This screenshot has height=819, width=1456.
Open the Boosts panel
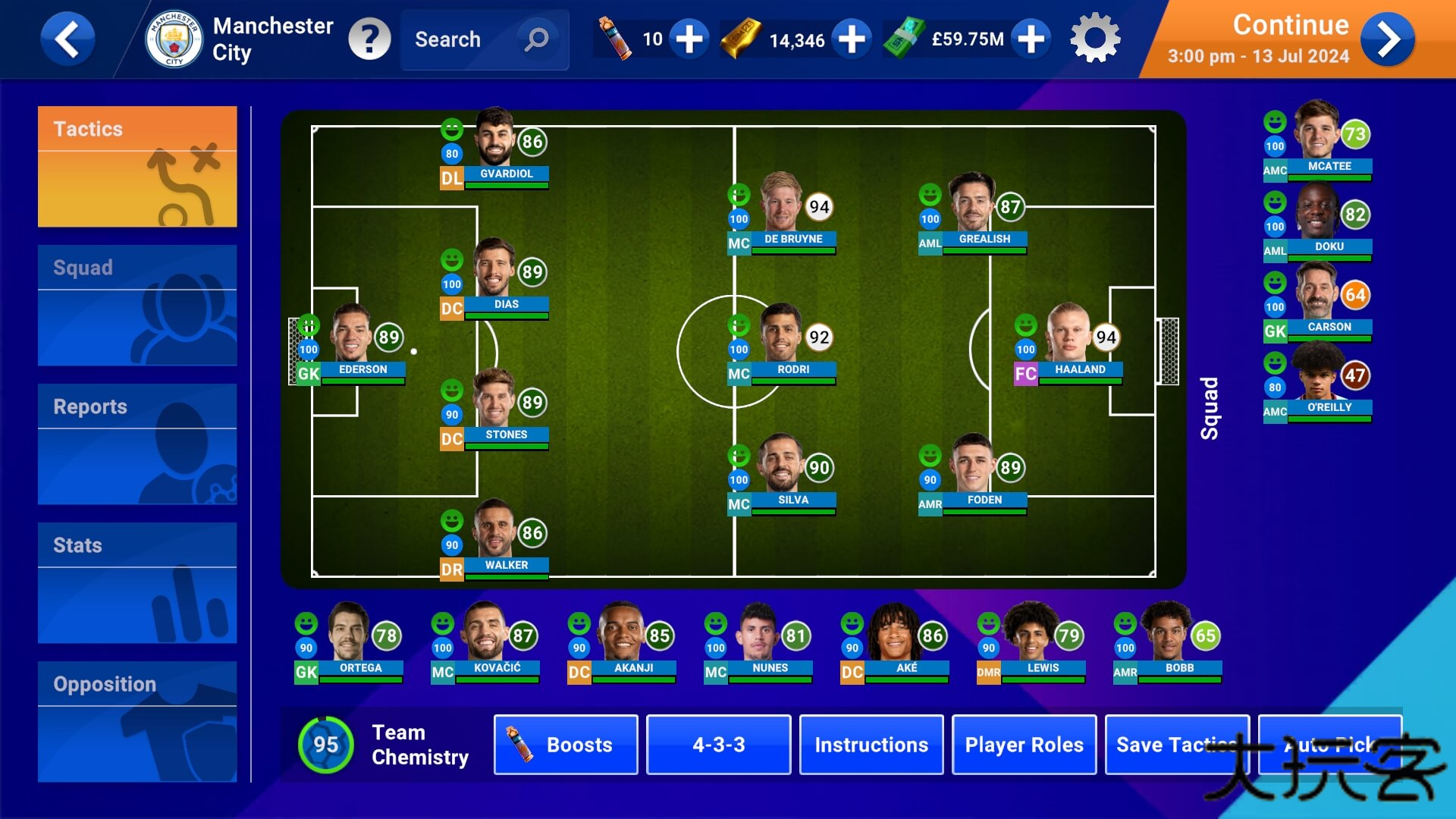click(566, 745)
